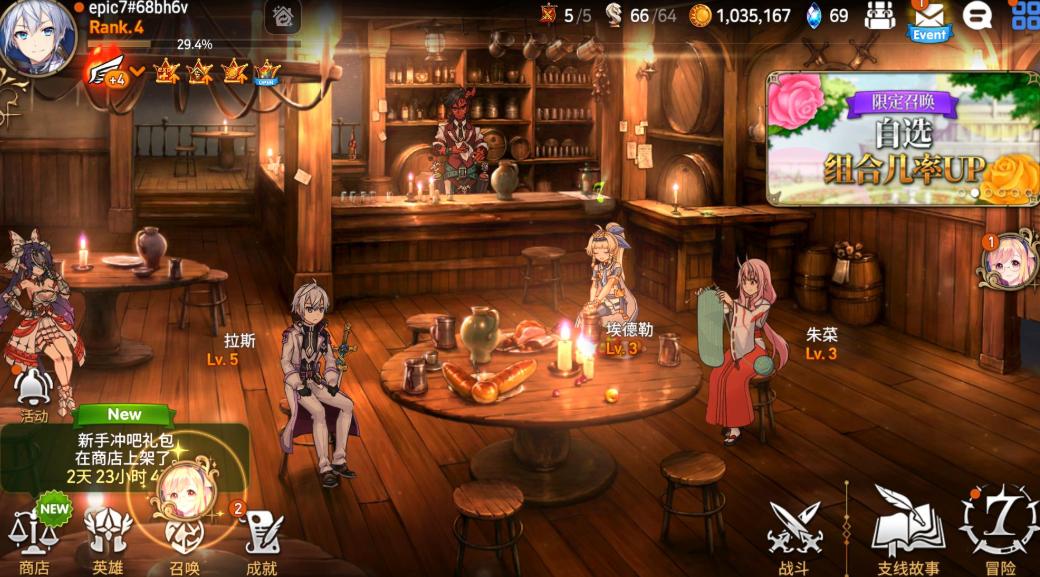Open the backpack inventory icon
The width and height of the screenshot is (1040, 577).
[880, 16]
